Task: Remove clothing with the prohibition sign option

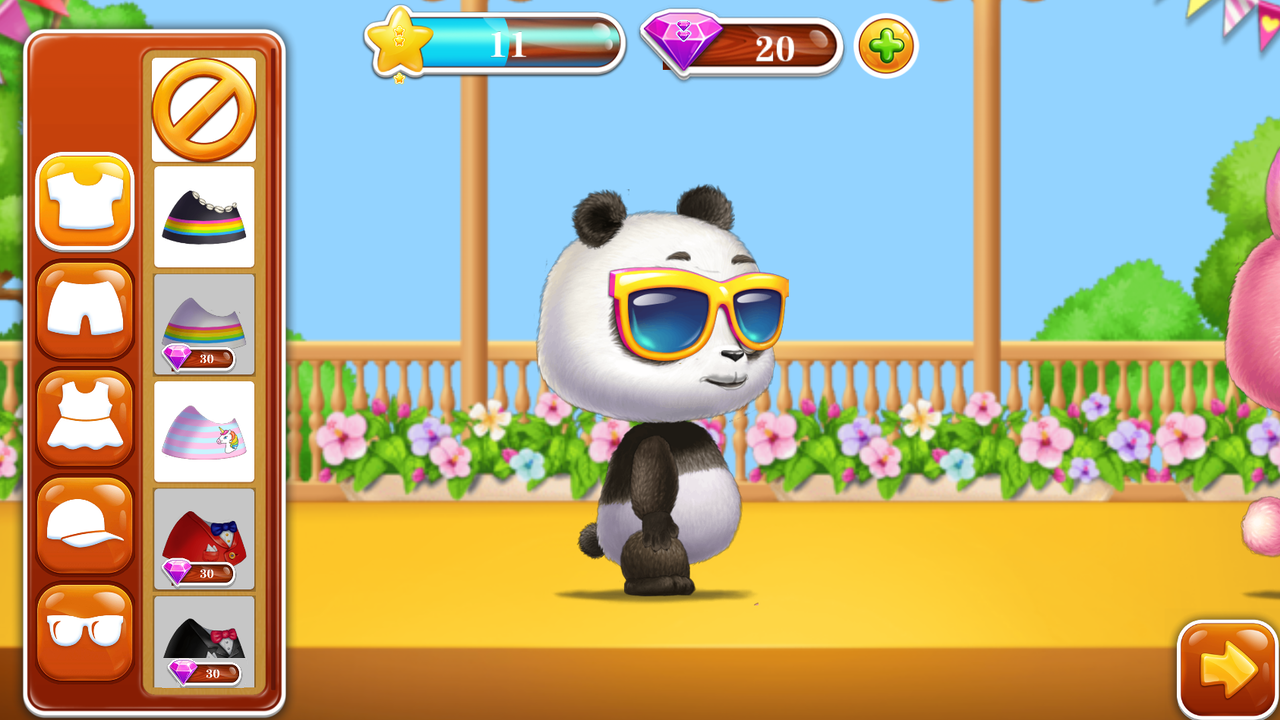Action: [203, 108]
